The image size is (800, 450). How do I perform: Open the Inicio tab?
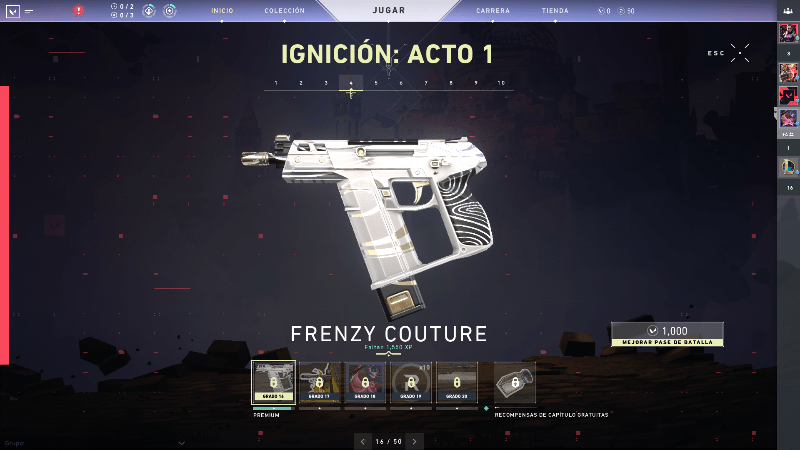point(221,11)
